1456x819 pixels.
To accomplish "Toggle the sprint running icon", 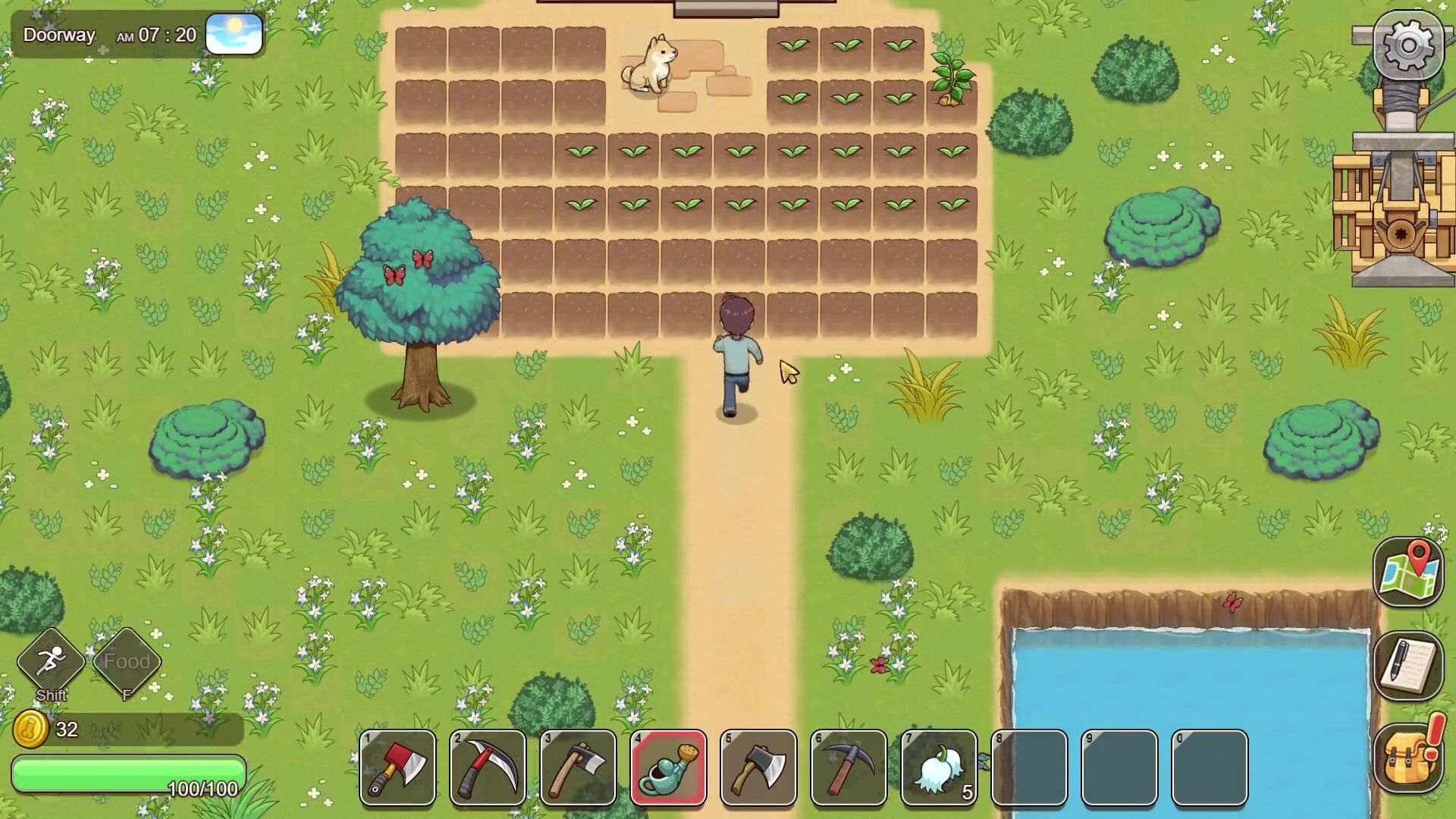I will 51,661.
